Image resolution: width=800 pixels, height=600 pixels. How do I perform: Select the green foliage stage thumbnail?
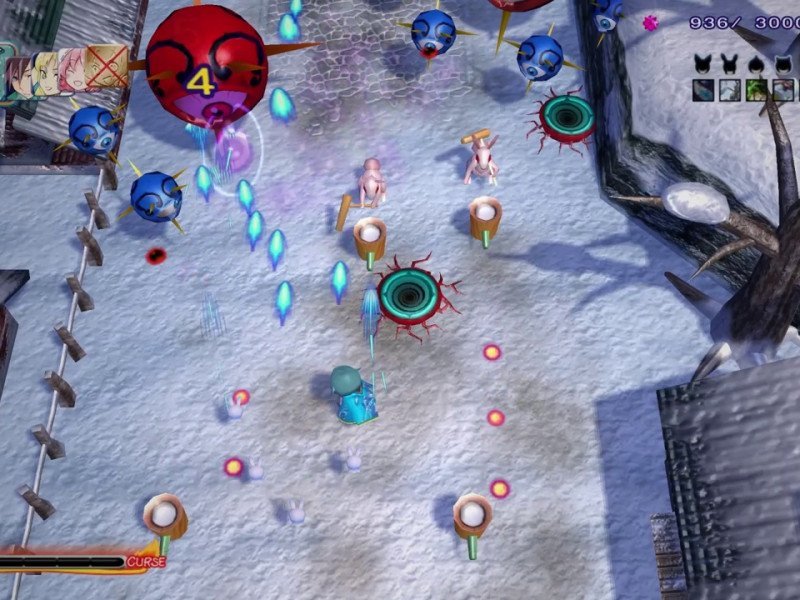(757, 91)
